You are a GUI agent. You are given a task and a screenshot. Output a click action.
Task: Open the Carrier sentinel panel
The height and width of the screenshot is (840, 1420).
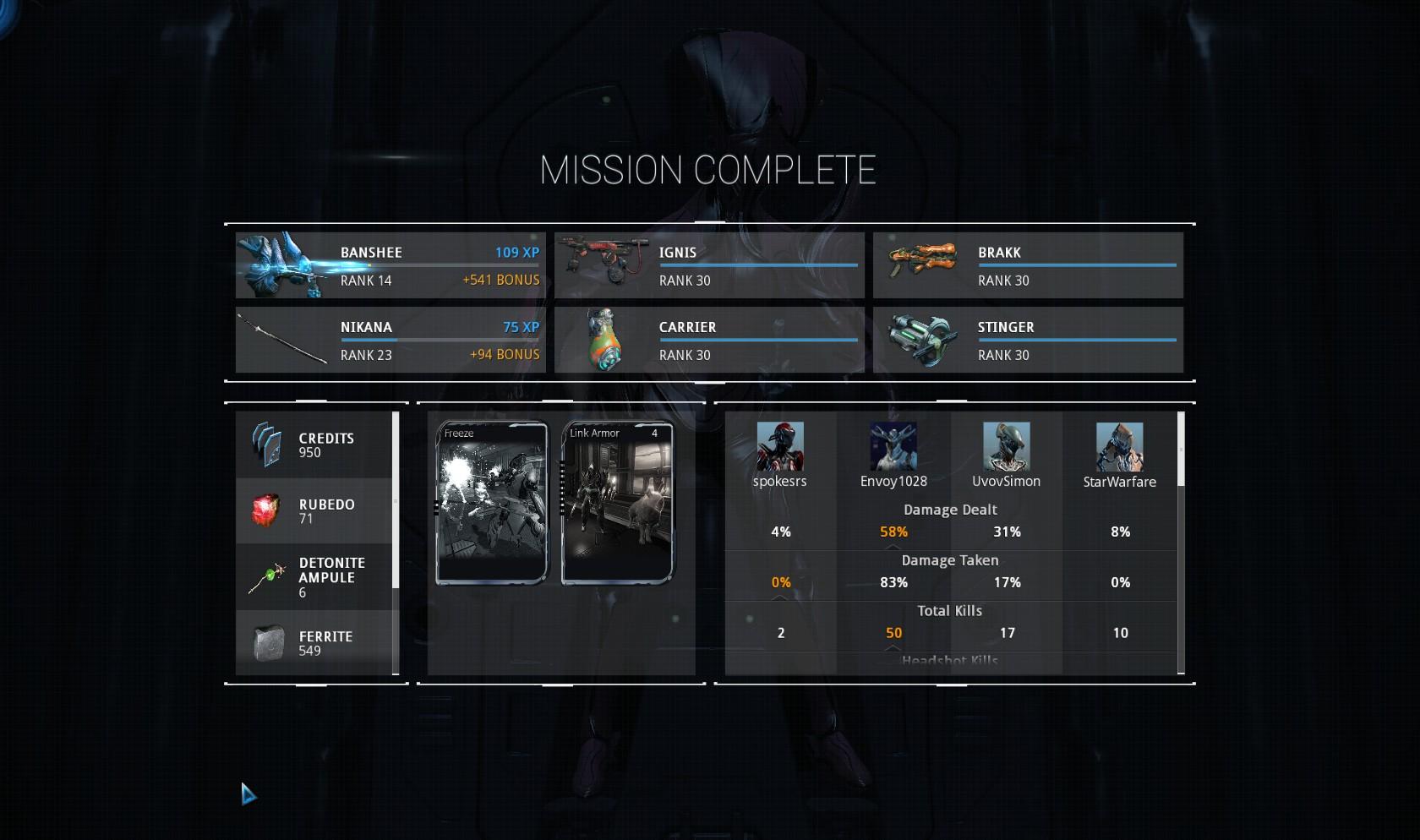click(709, 340)
